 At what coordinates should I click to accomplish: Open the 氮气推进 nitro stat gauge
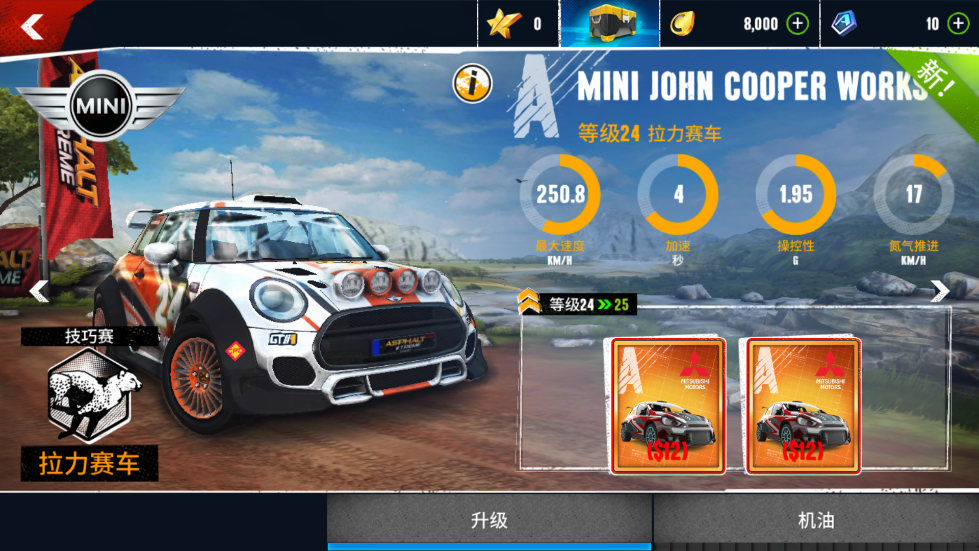[913, 194]
